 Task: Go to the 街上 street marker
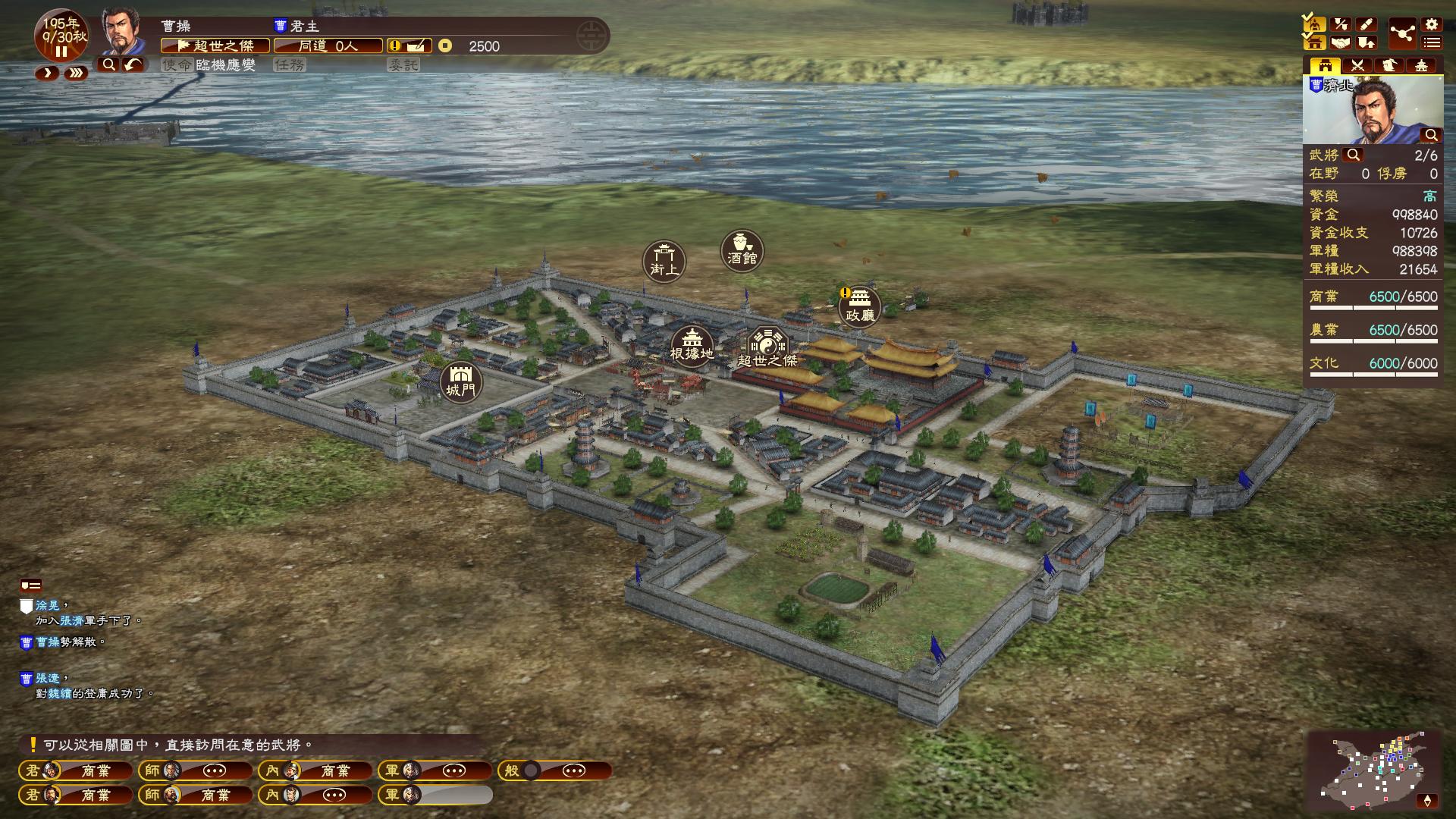664,261
